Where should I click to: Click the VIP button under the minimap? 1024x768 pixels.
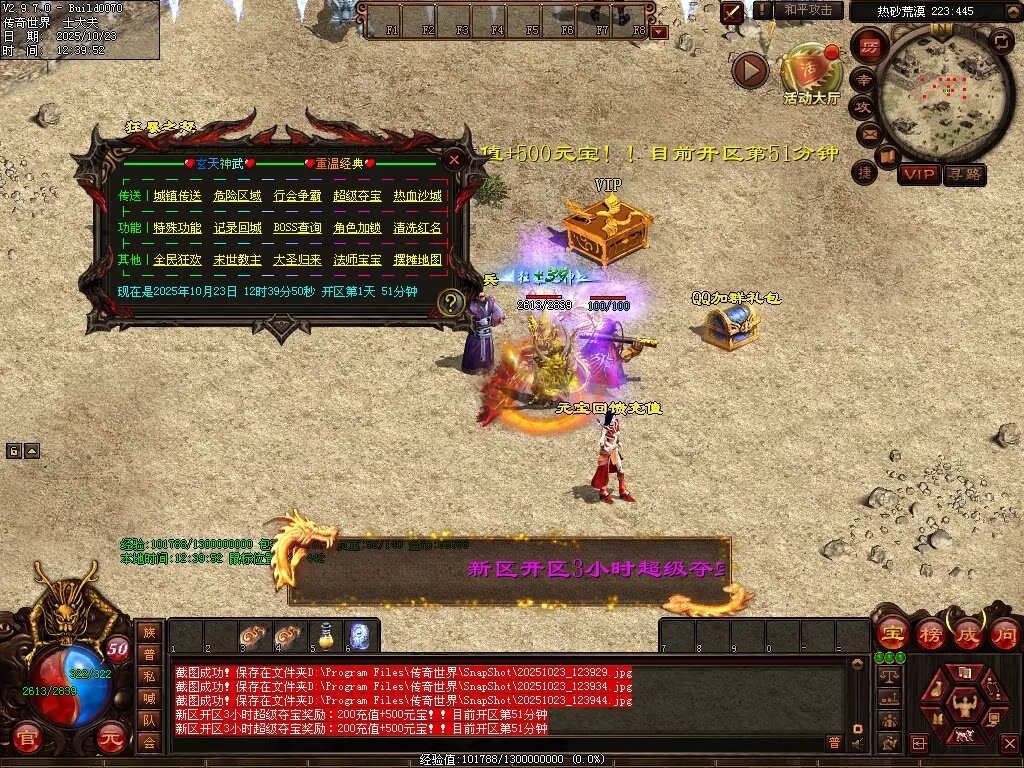coord(918,174)
